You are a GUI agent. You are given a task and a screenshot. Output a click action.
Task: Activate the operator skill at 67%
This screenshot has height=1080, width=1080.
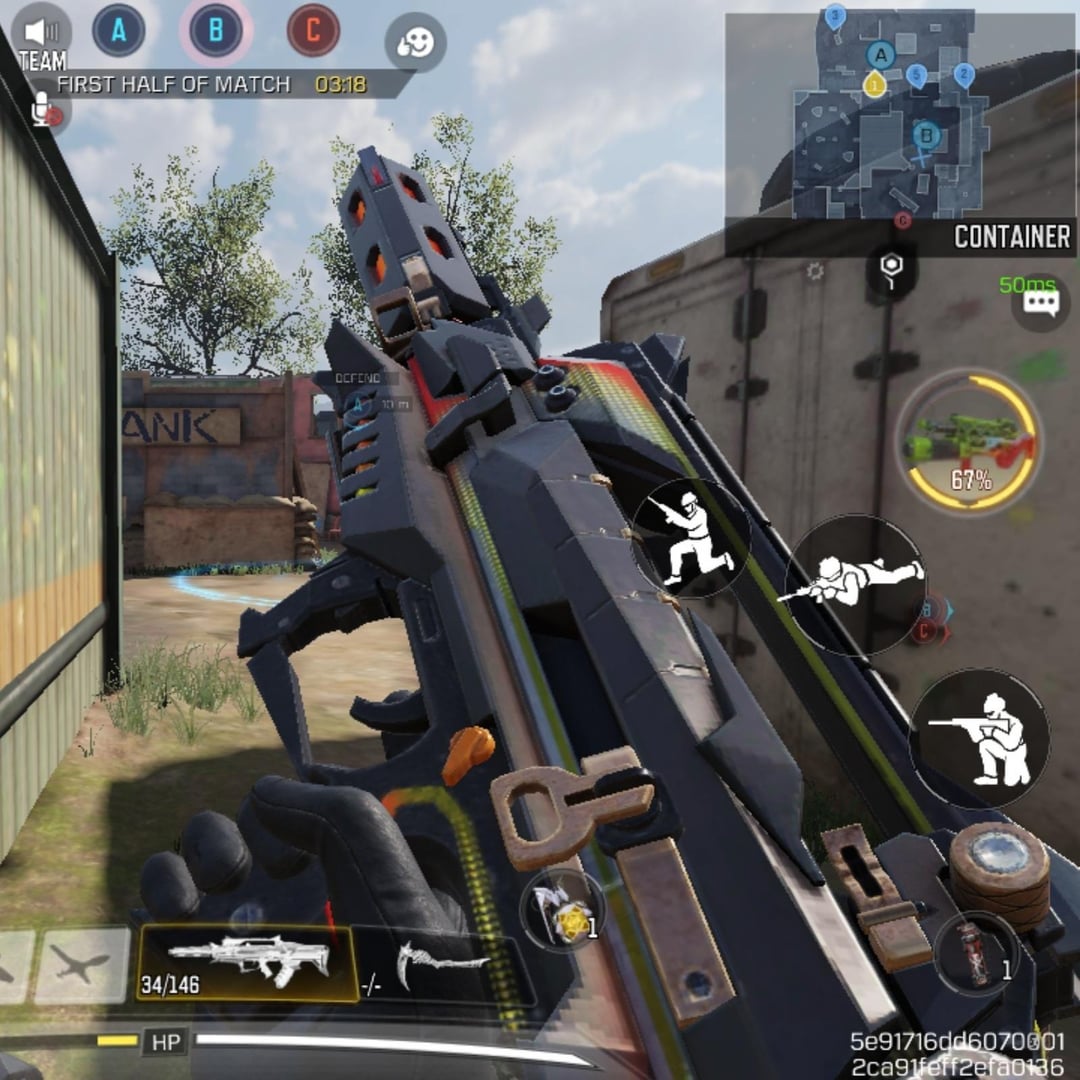(x=967, y=441)
